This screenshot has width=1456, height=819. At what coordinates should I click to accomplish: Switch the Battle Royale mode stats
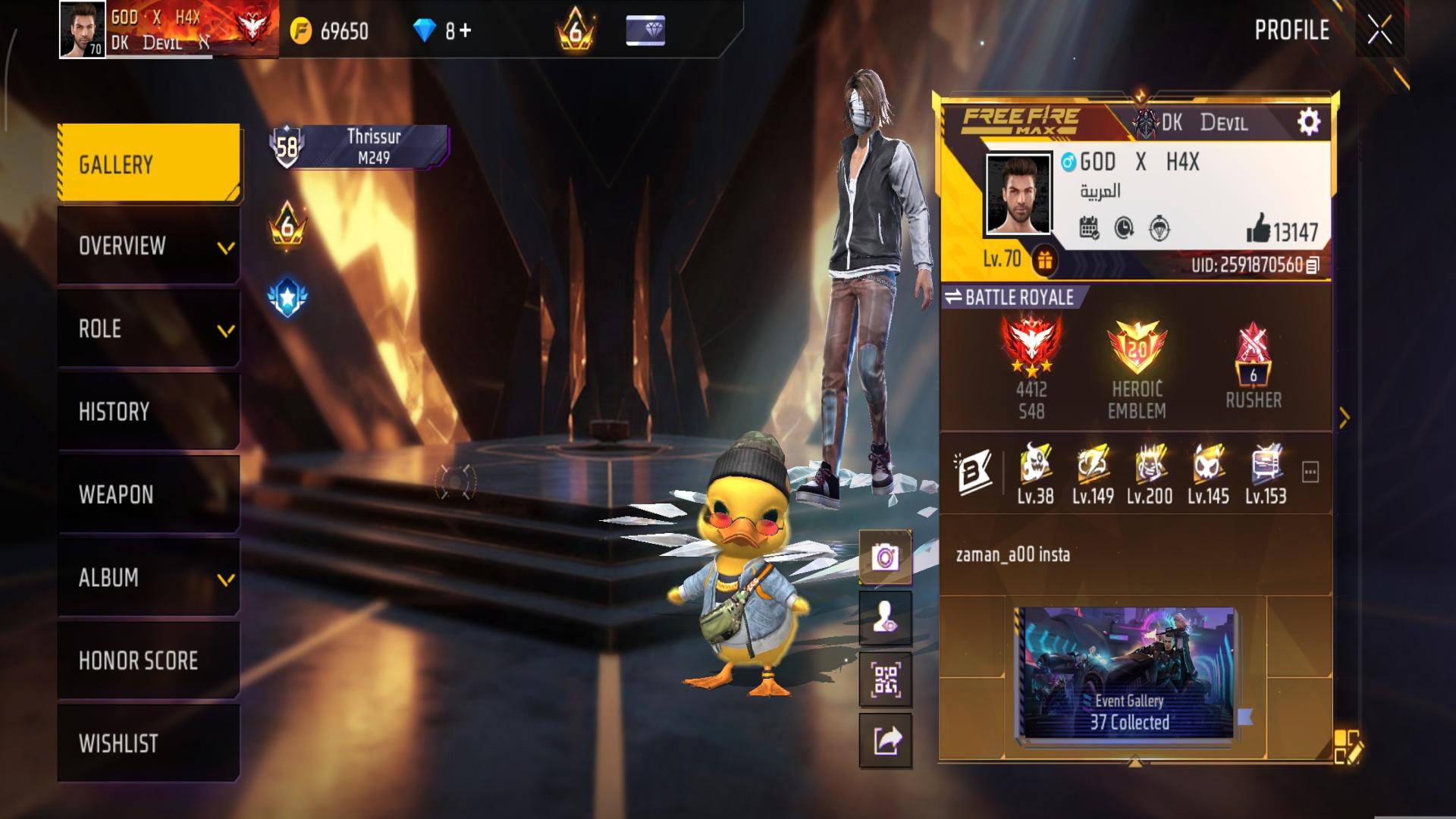pos(1010,297)
